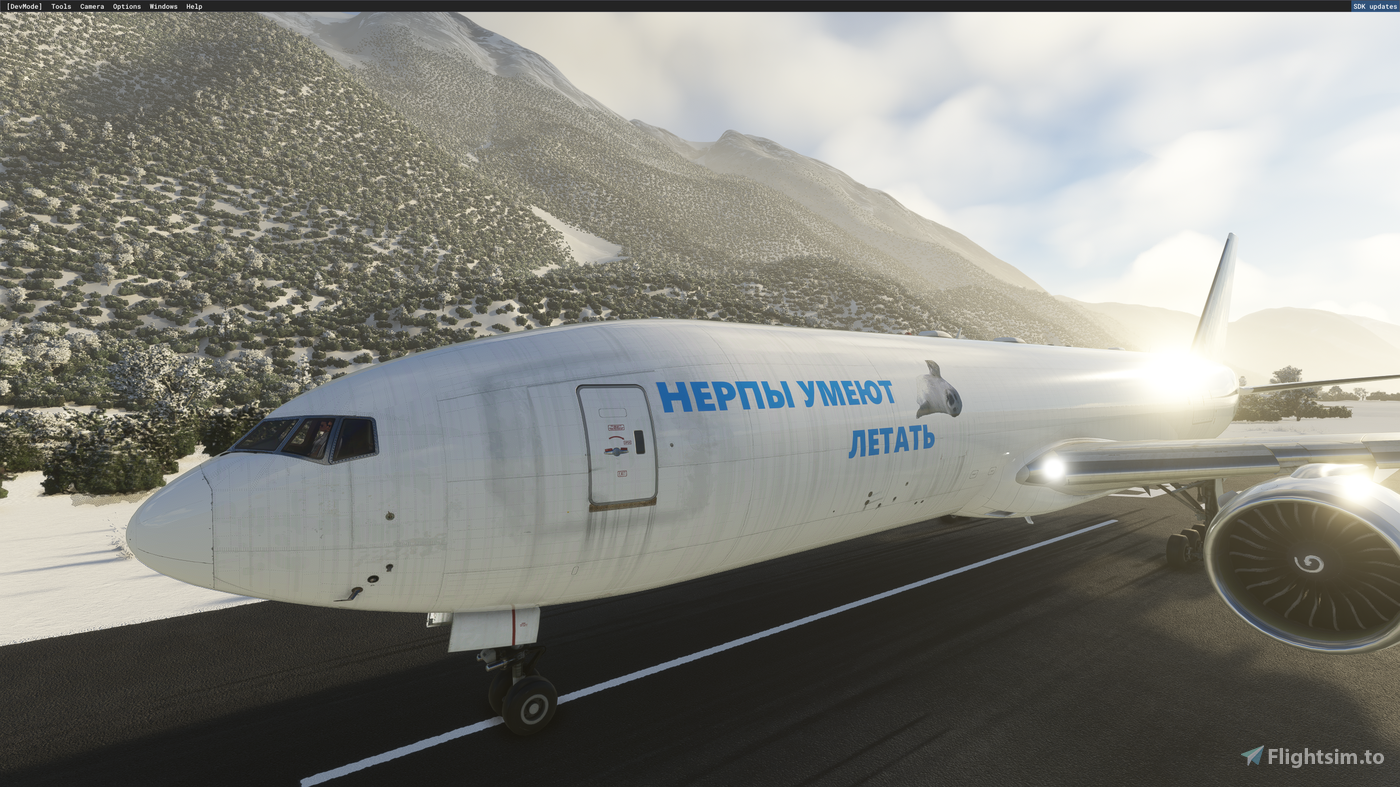Expand the Options menu dropdown
The image size is (1400, 787).
[x=126, y=5]
